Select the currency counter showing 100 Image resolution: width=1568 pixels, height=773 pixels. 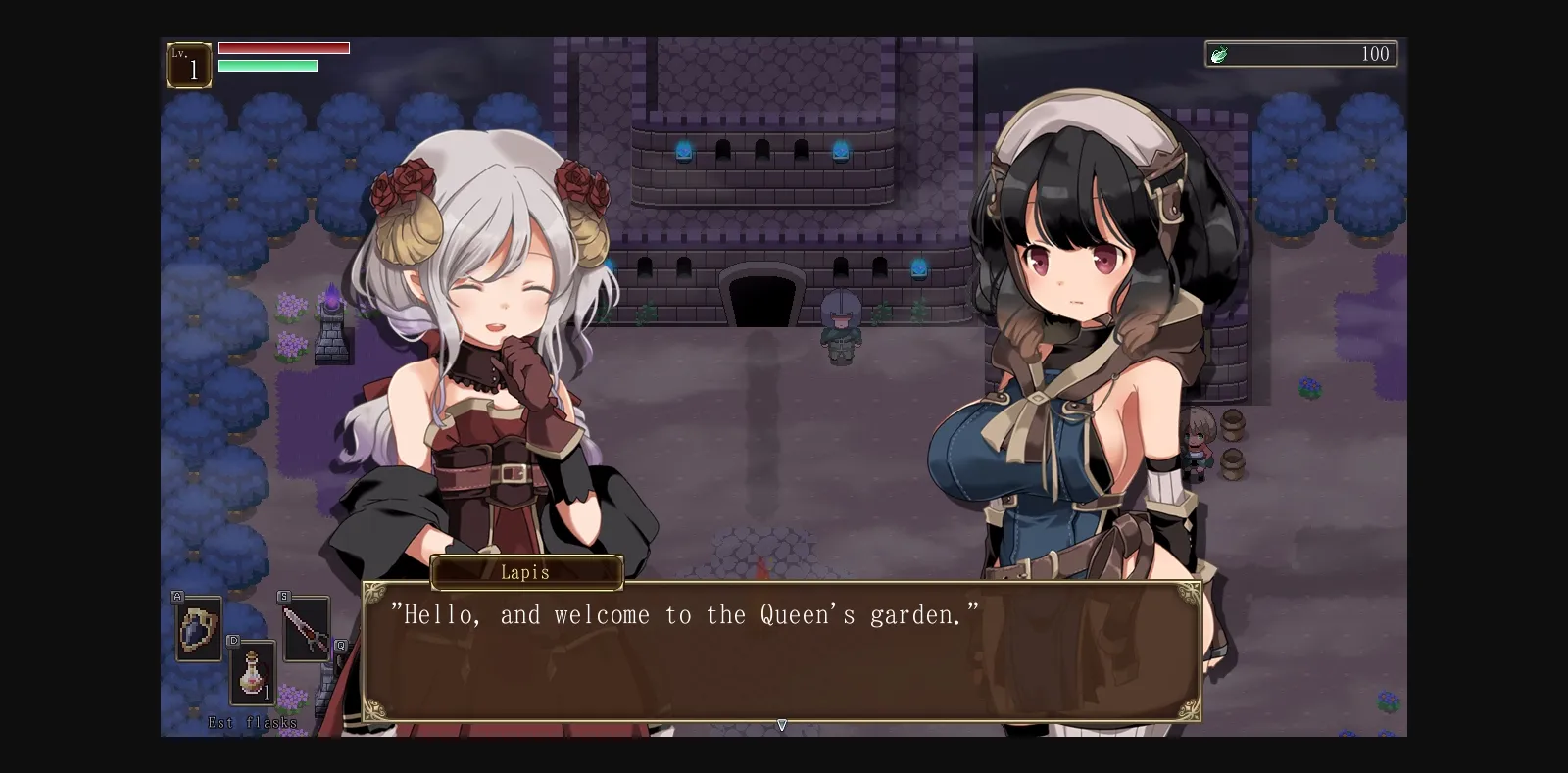(1376, 54)
